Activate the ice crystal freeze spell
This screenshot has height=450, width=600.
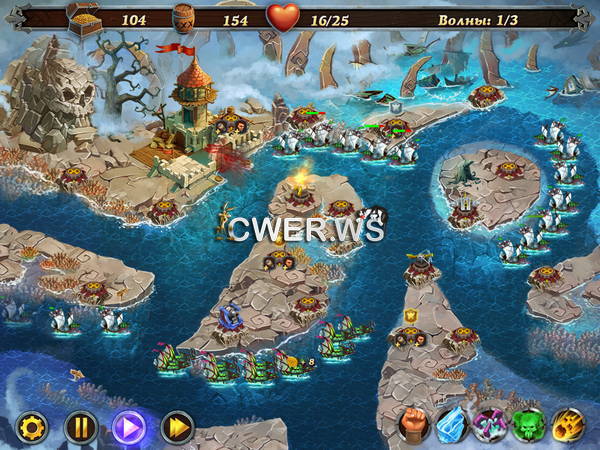(452, 425)
